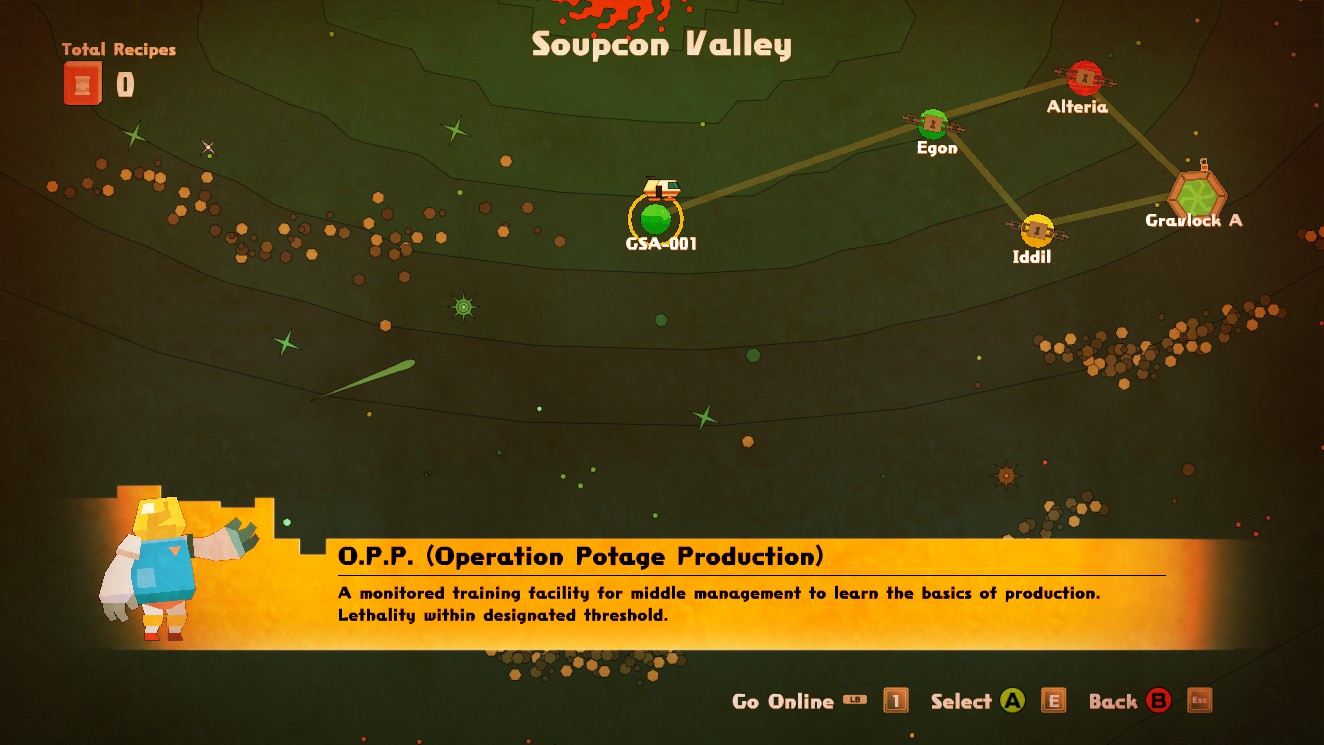
Task: Go back using the Back option
Action: (1113, 701)
